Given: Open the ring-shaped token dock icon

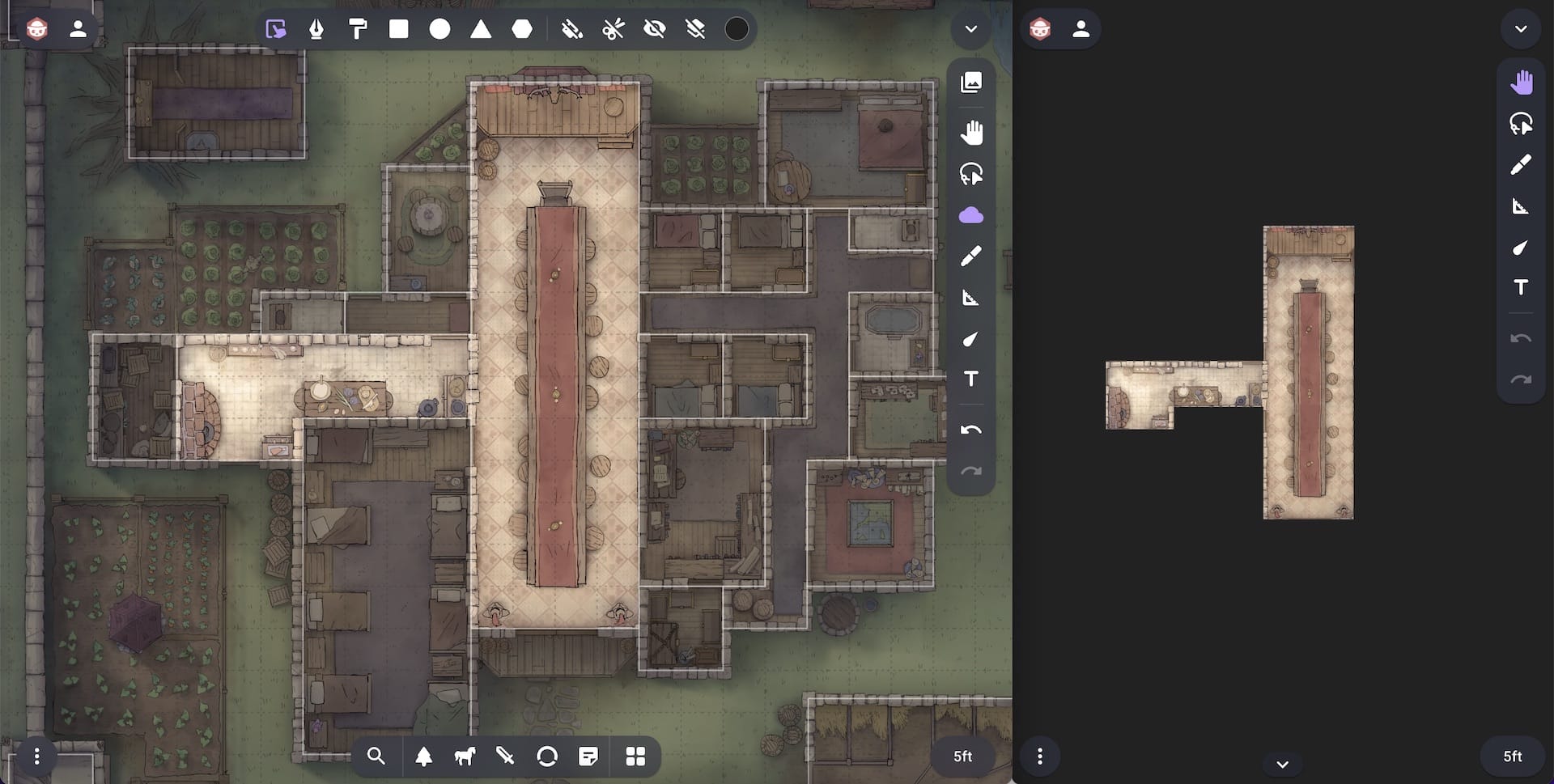Looking at the screenshot, I should click(x=547, y=756).
